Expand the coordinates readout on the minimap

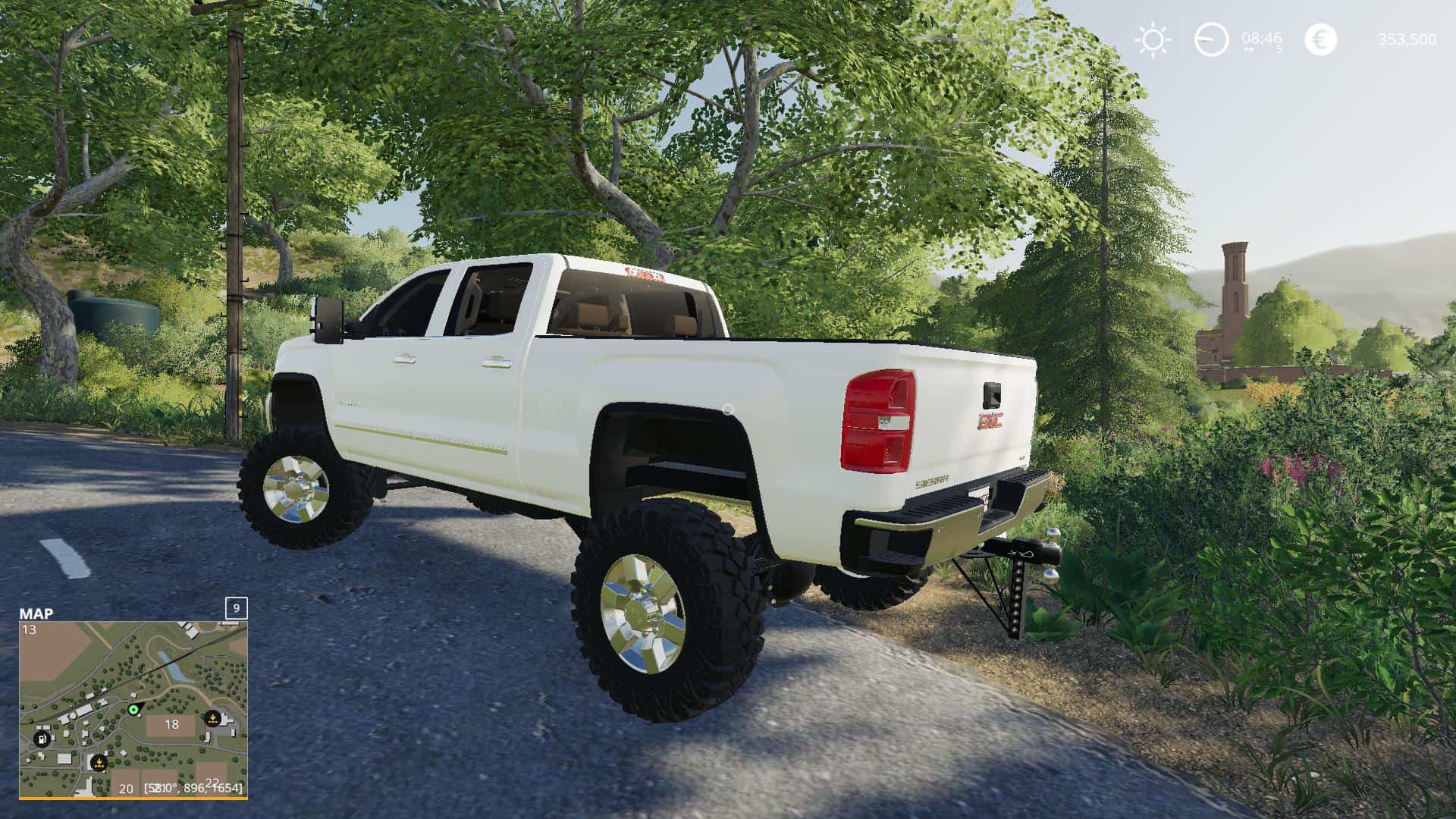[191, 789]
